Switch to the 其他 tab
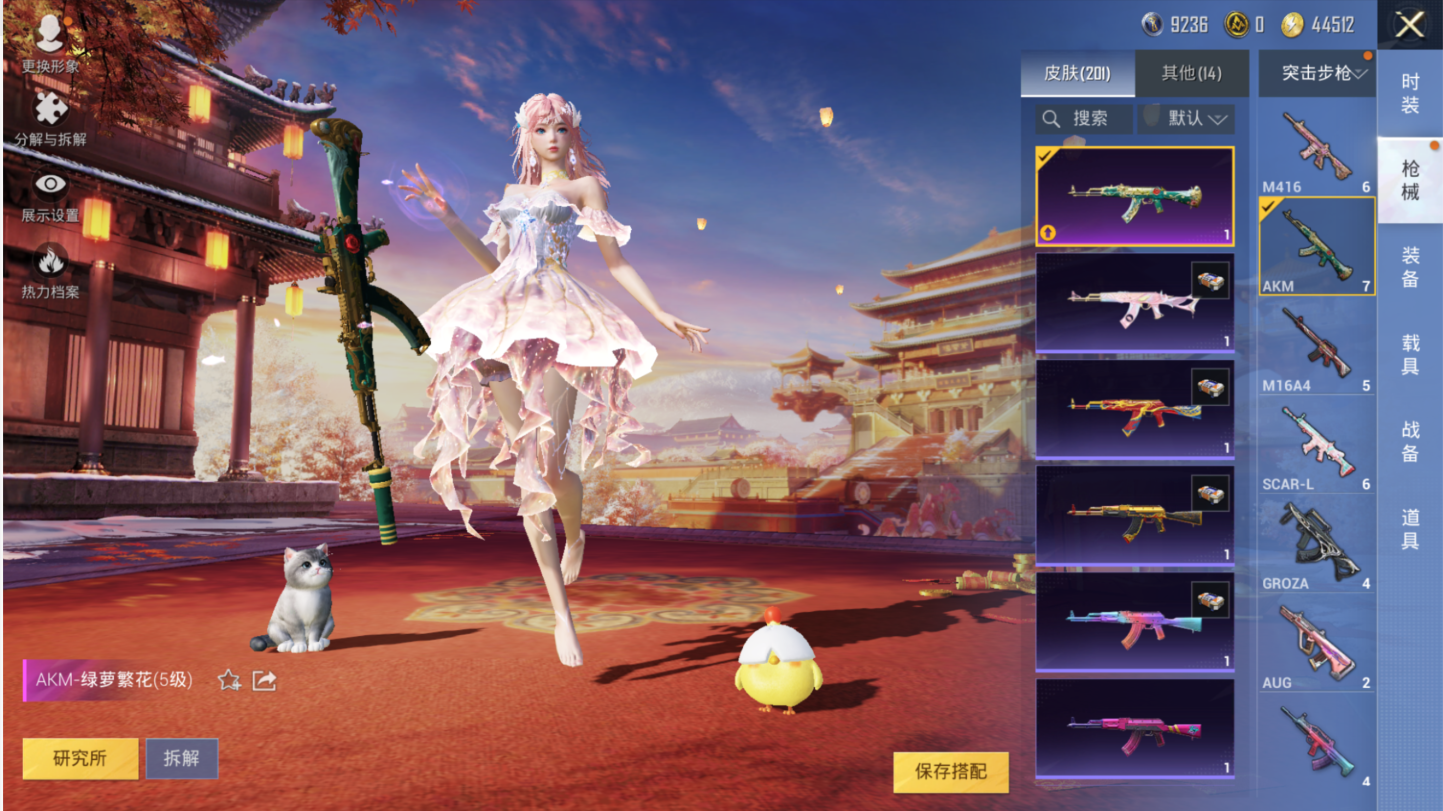The width and height of the screenshot is (1443, 811). point(1191,73)
